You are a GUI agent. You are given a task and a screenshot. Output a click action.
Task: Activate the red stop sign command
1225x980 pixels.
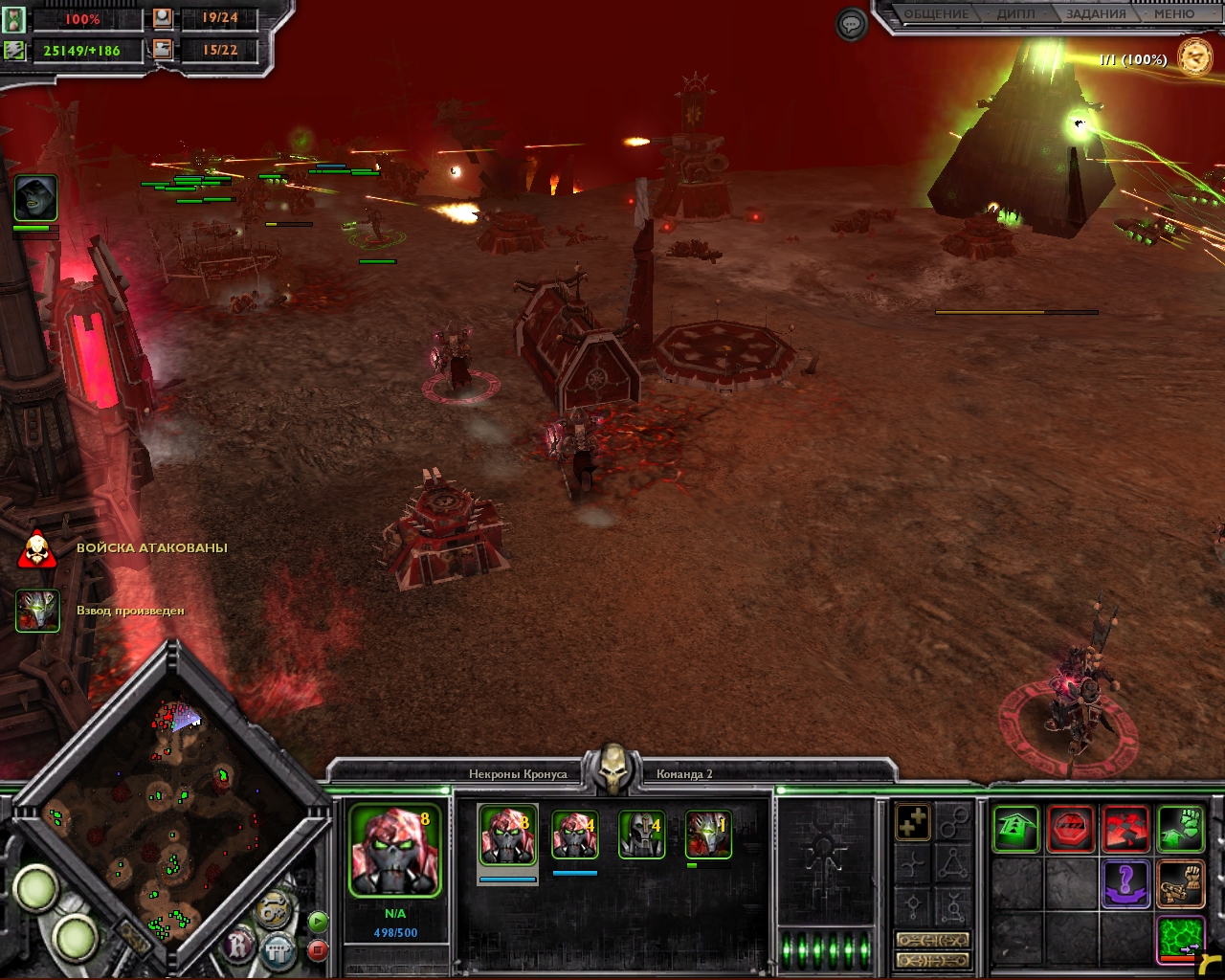pos(1071,829)
